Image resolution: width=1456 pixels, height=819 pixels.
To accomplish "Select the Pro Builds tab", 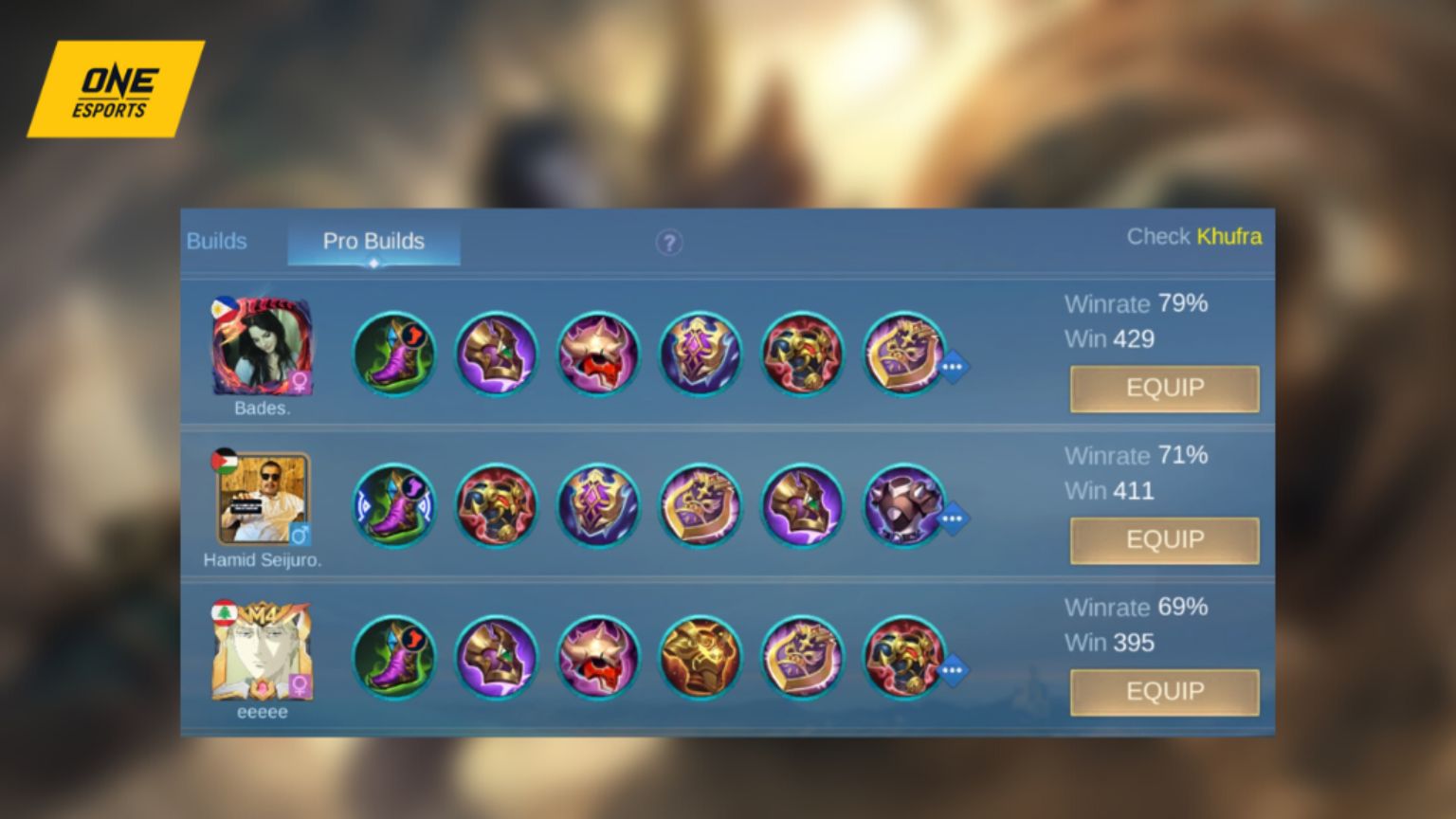I will (x=373, y=242).
